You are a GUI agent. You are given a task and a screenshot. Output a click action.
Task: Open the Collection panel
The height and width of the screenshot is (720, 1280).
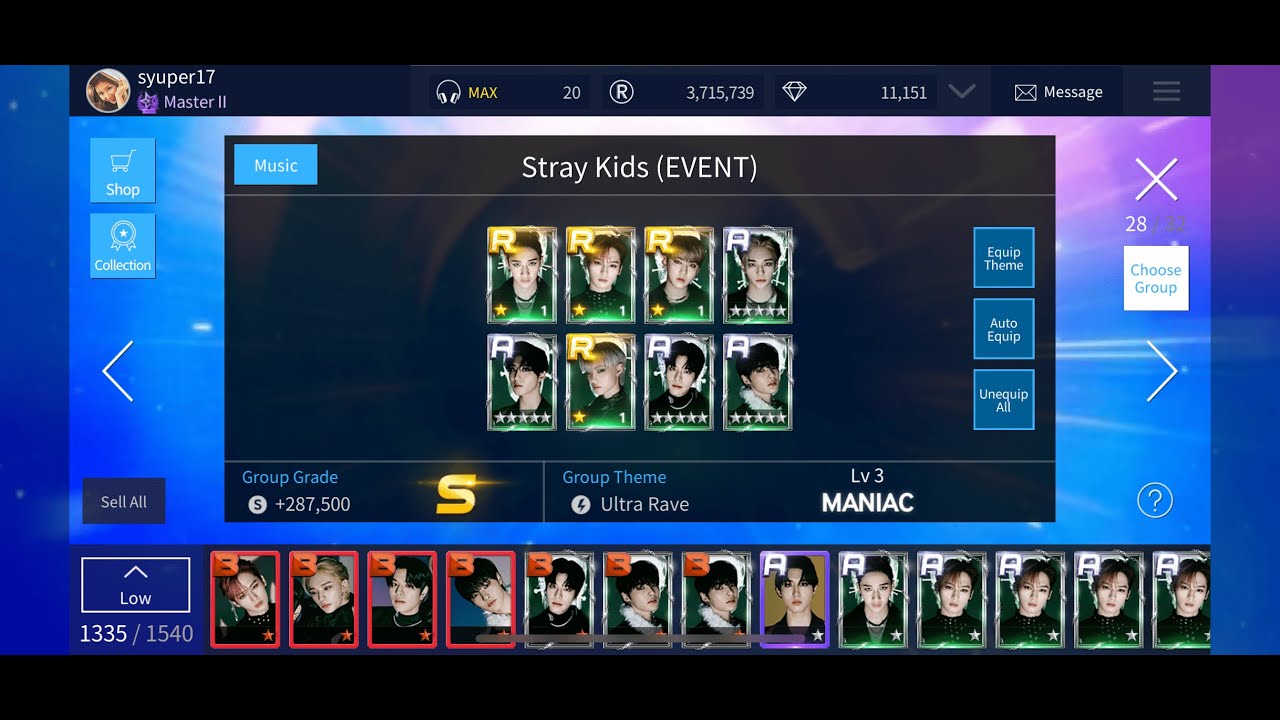tap(122, 246)
